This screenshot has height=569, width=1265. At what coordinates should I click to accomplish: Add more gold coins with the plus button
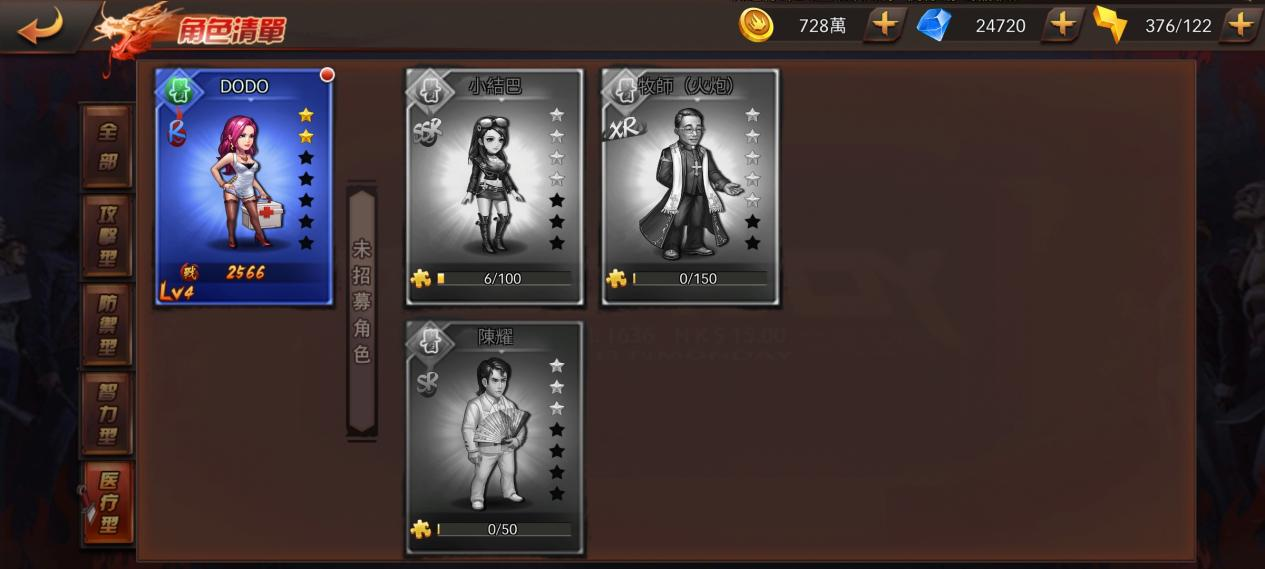point(884,25)
